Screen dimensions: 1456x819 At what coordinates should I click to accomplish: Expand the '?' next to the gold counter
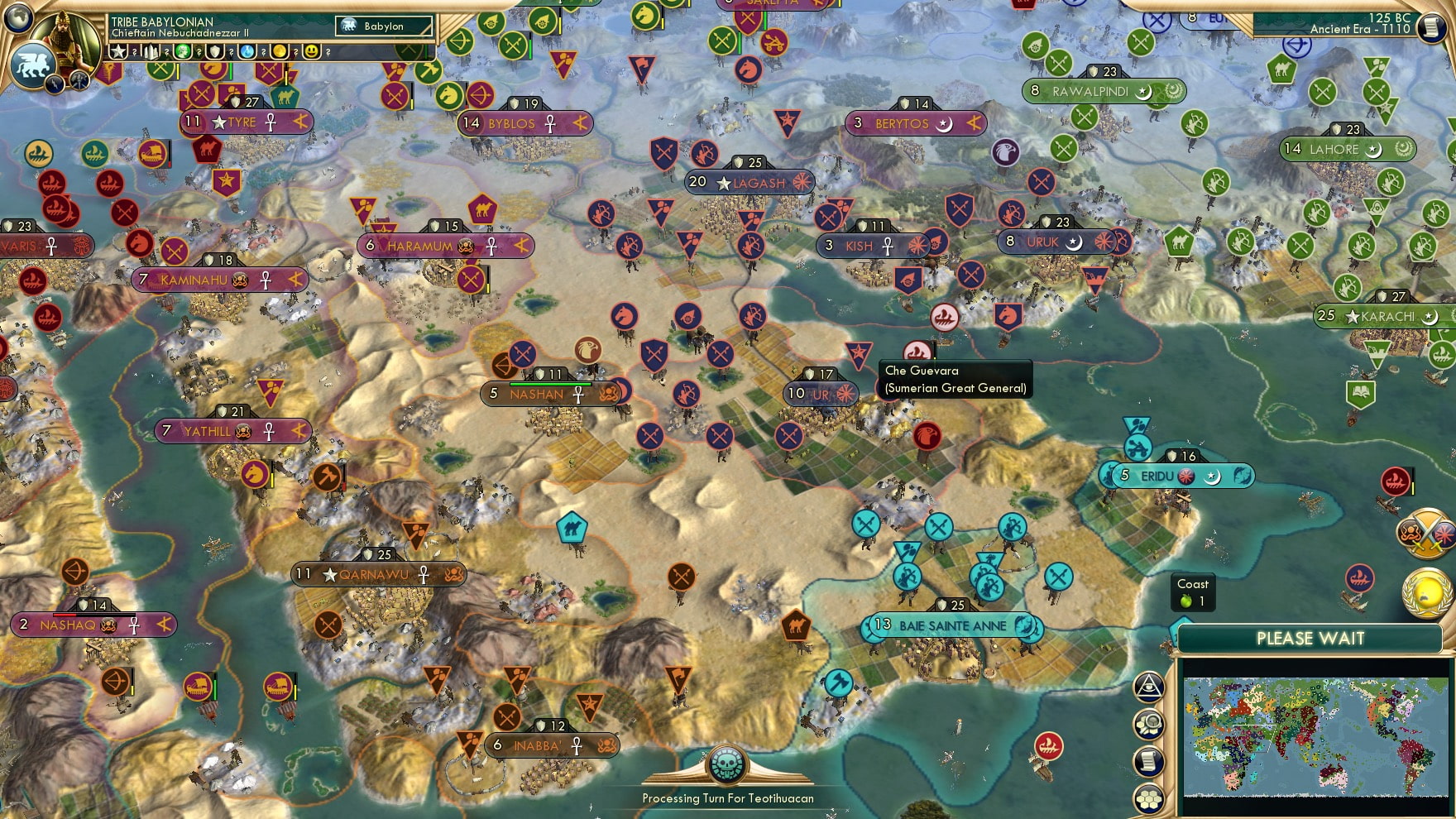tap(295, 52)
